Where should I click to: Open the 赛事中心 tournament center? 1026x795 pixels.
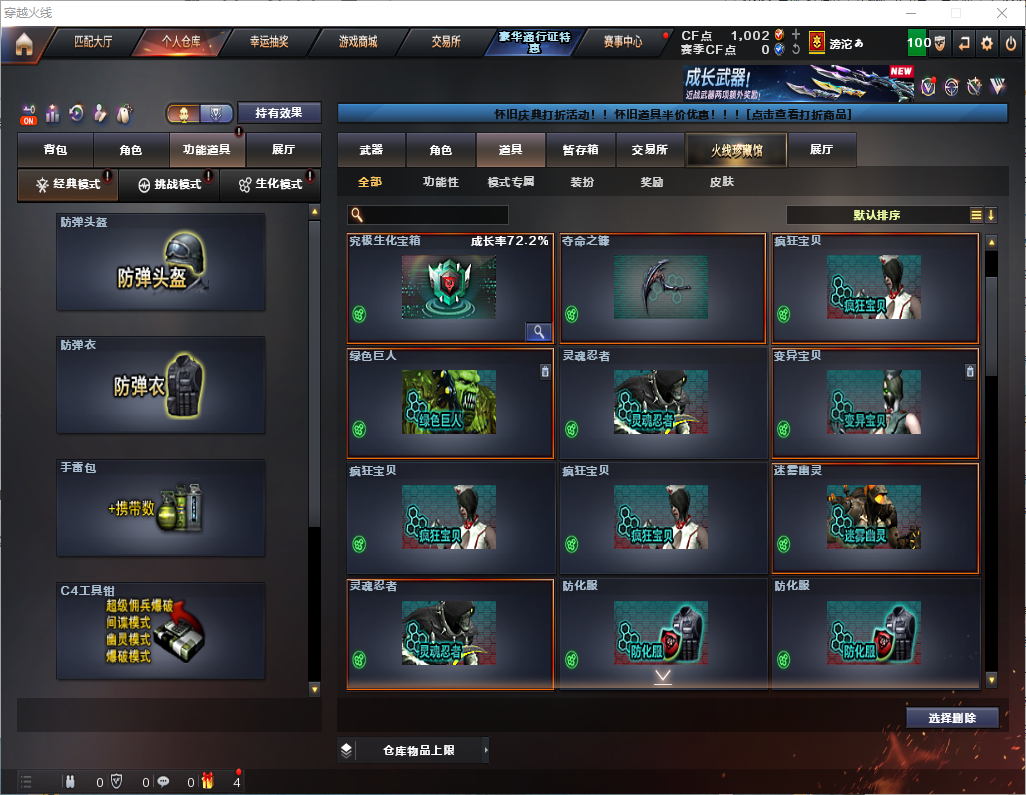pos(622,42)
